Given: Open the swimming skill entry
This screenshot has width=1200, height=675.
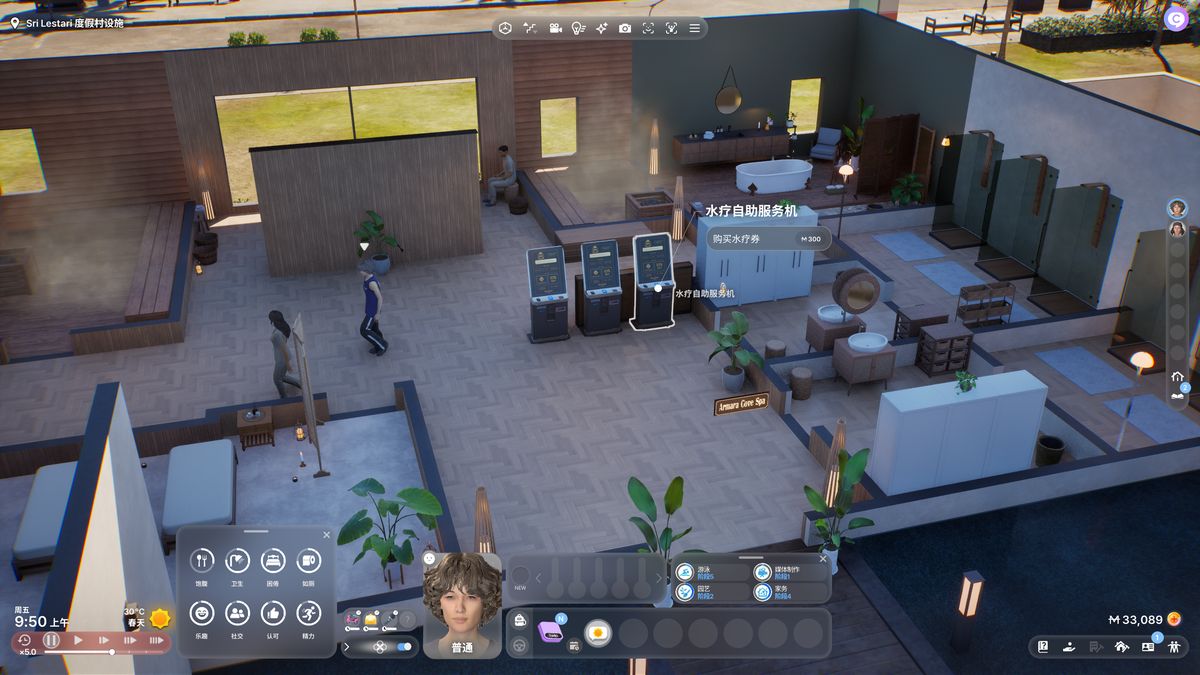Looking at the screenshot, I should tap(686, 572).
